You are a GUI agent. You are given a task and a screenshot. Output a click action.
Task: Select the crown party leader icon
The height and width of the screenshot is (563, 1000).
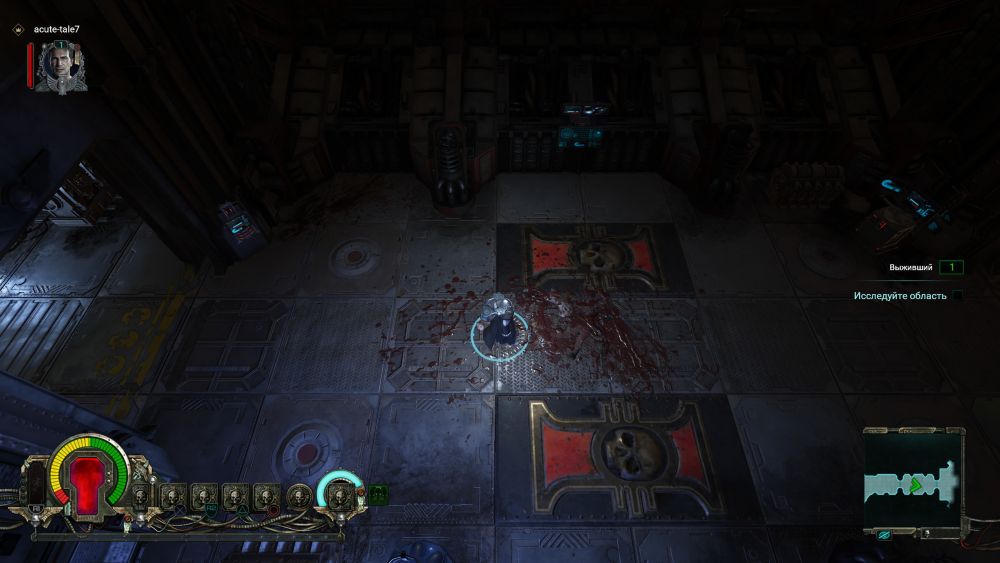pyautogui.click(x=18, y=30)
